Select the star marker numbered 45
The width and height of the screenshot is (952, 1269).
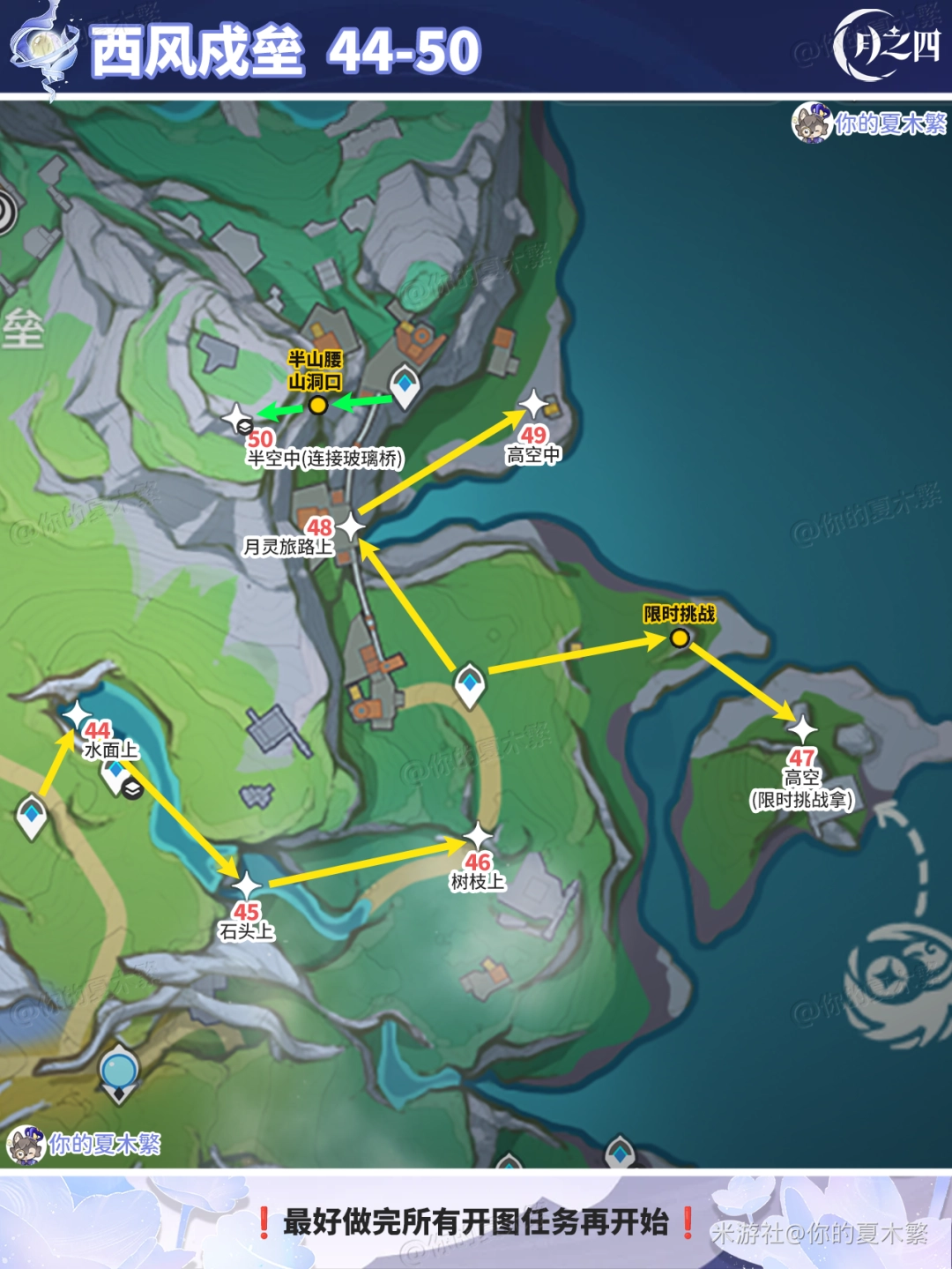click(246, 885)
